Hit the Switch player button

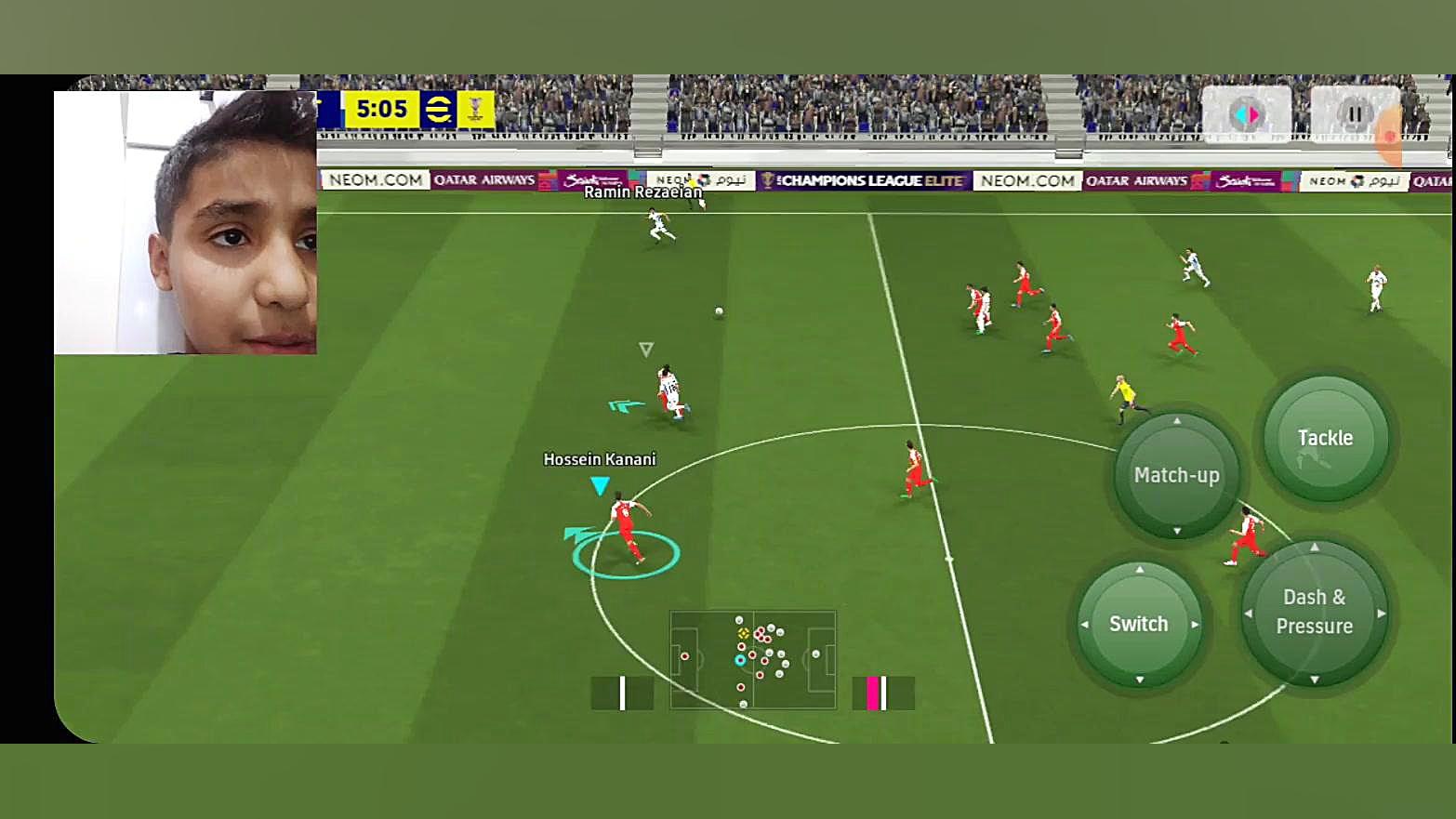(1139, 624)
